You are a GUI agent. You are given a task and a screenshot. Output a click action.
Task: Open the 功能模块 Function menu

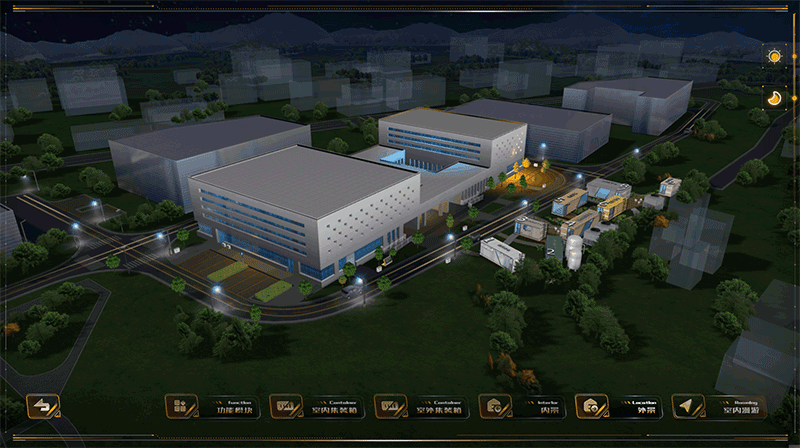pos(209,406)
